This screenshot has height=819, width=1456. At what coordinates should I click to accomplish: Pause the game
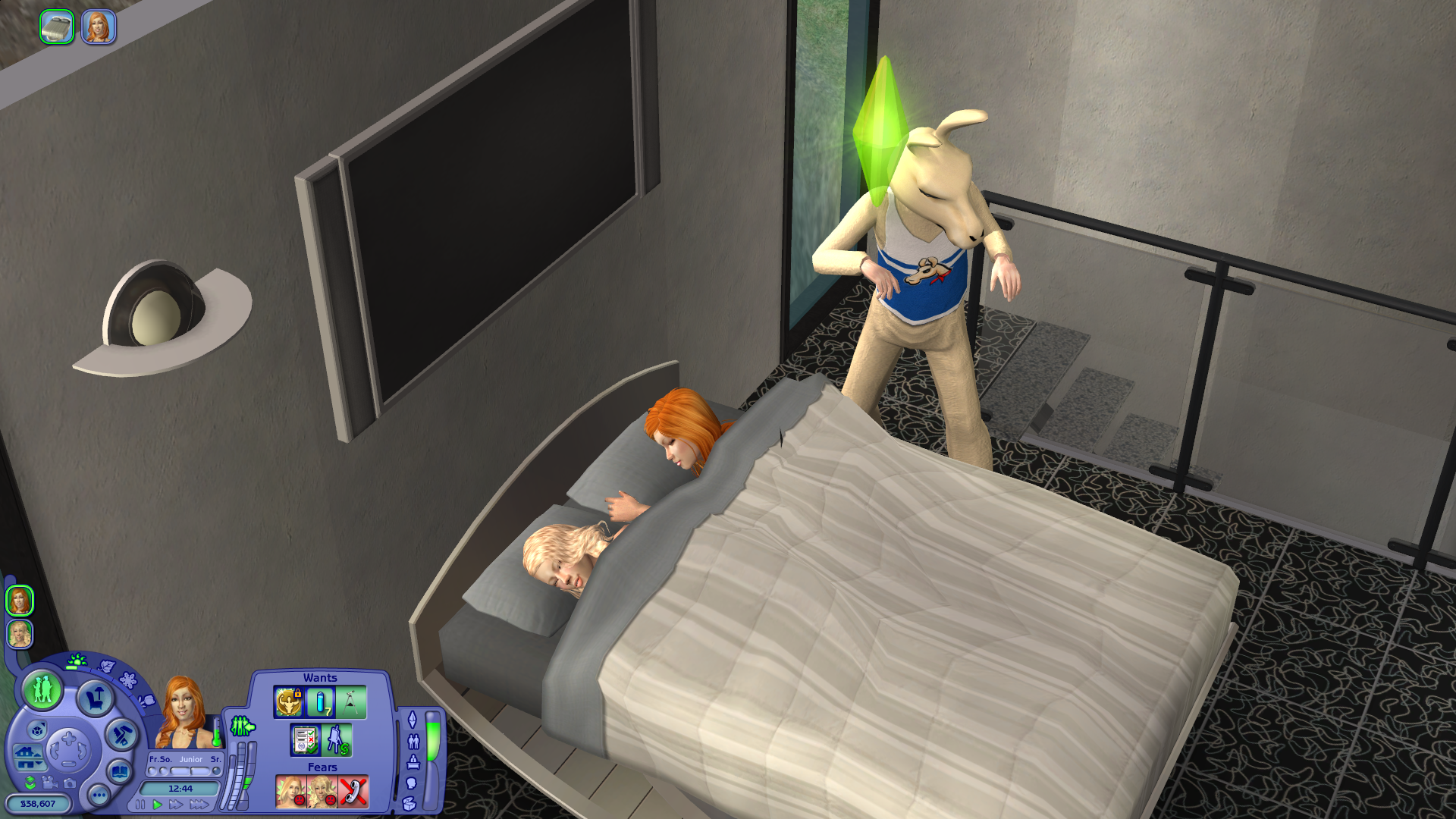(x=140, y=805)
